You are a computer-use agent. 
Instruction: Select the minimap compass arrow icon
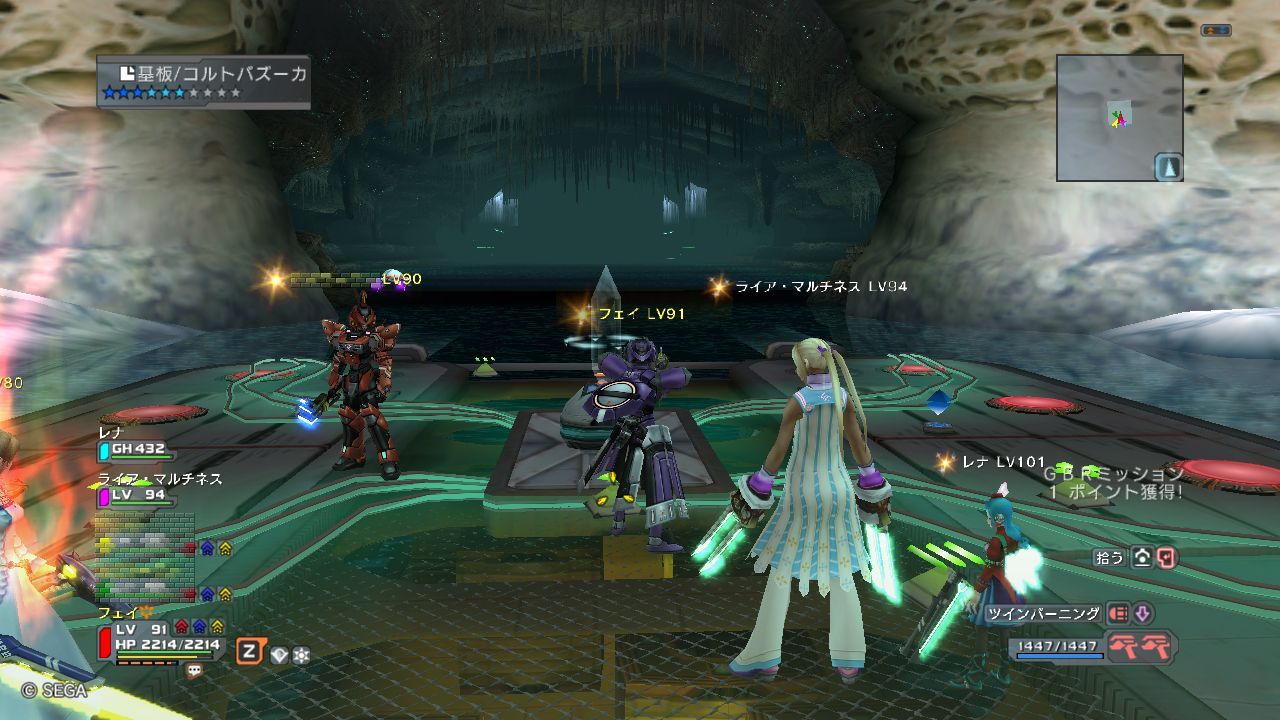point(1168,167)
